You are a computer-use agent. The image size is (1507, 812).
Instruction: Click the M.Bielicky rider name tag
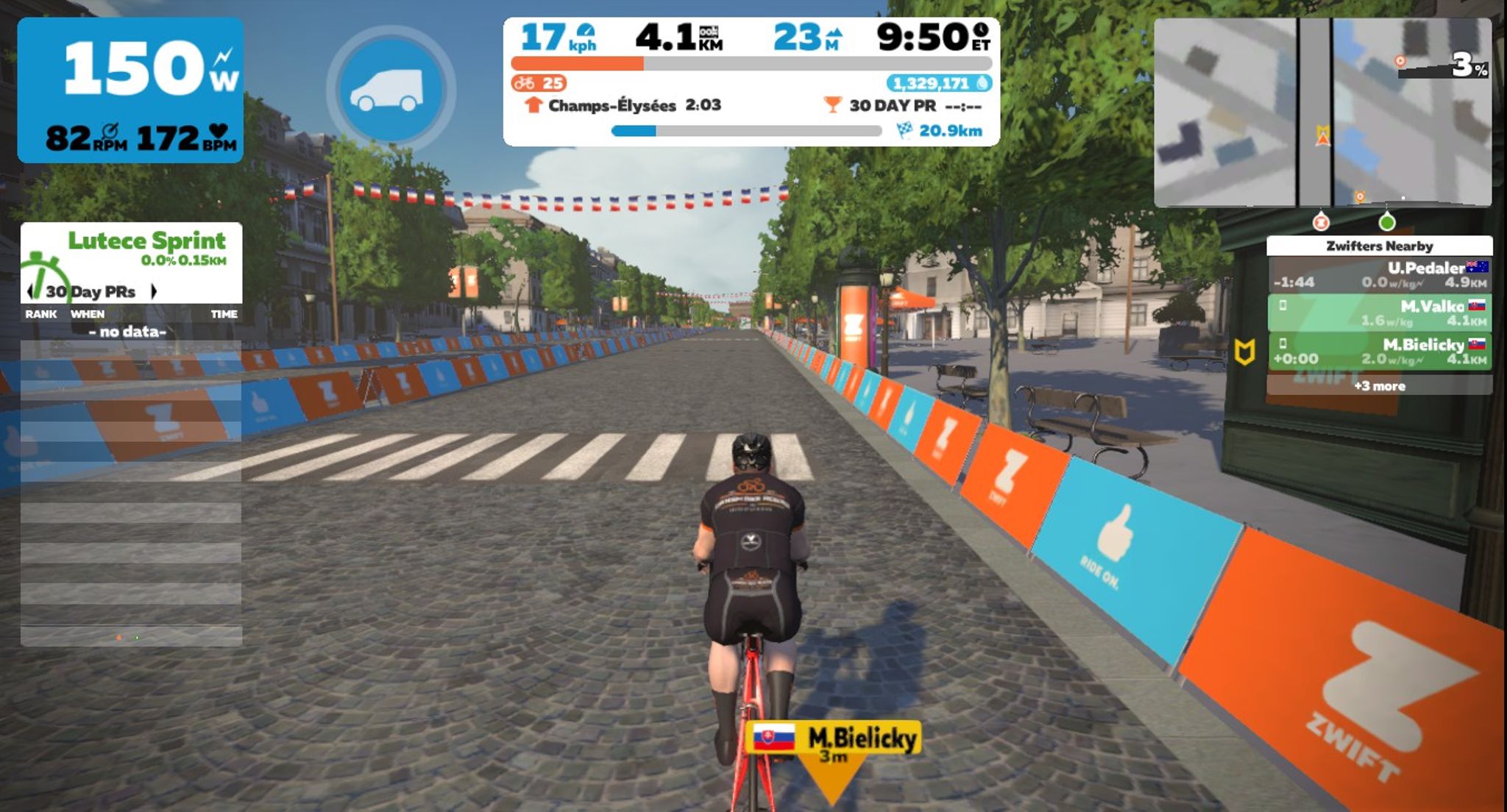coord(833,739)
